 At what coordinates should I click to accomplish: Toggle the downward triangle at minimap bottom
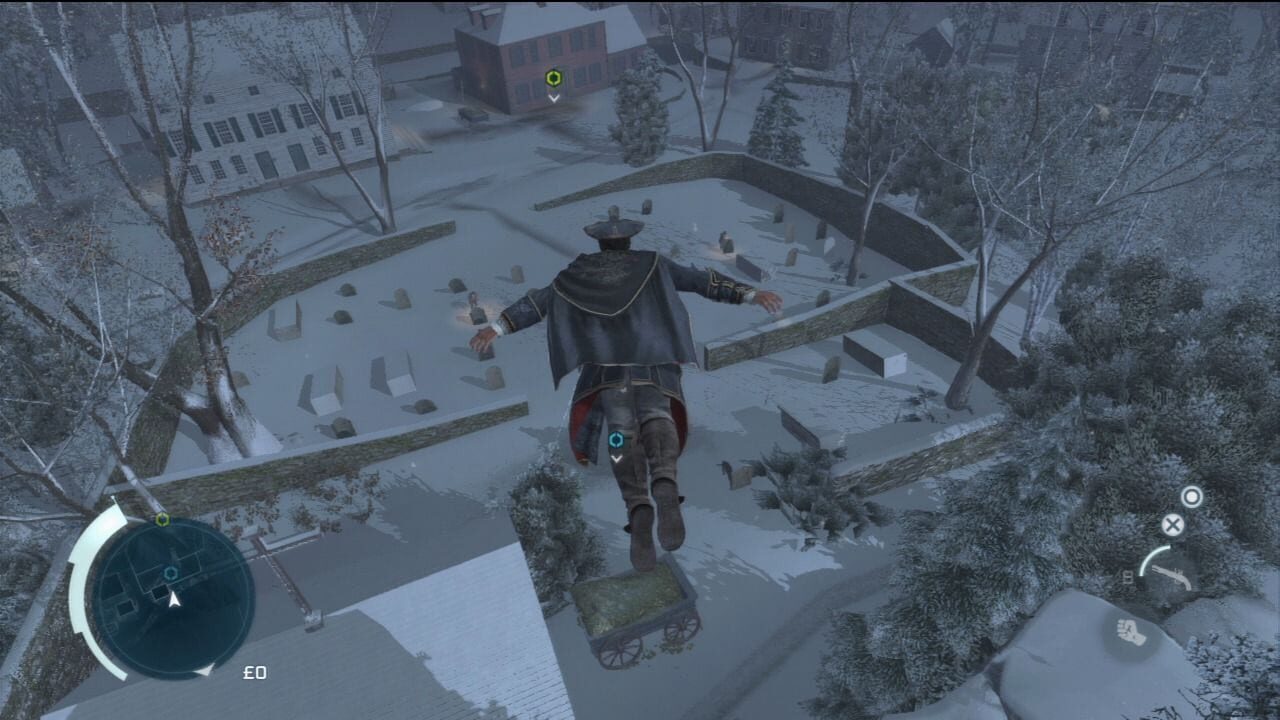(x=206, y=671)
